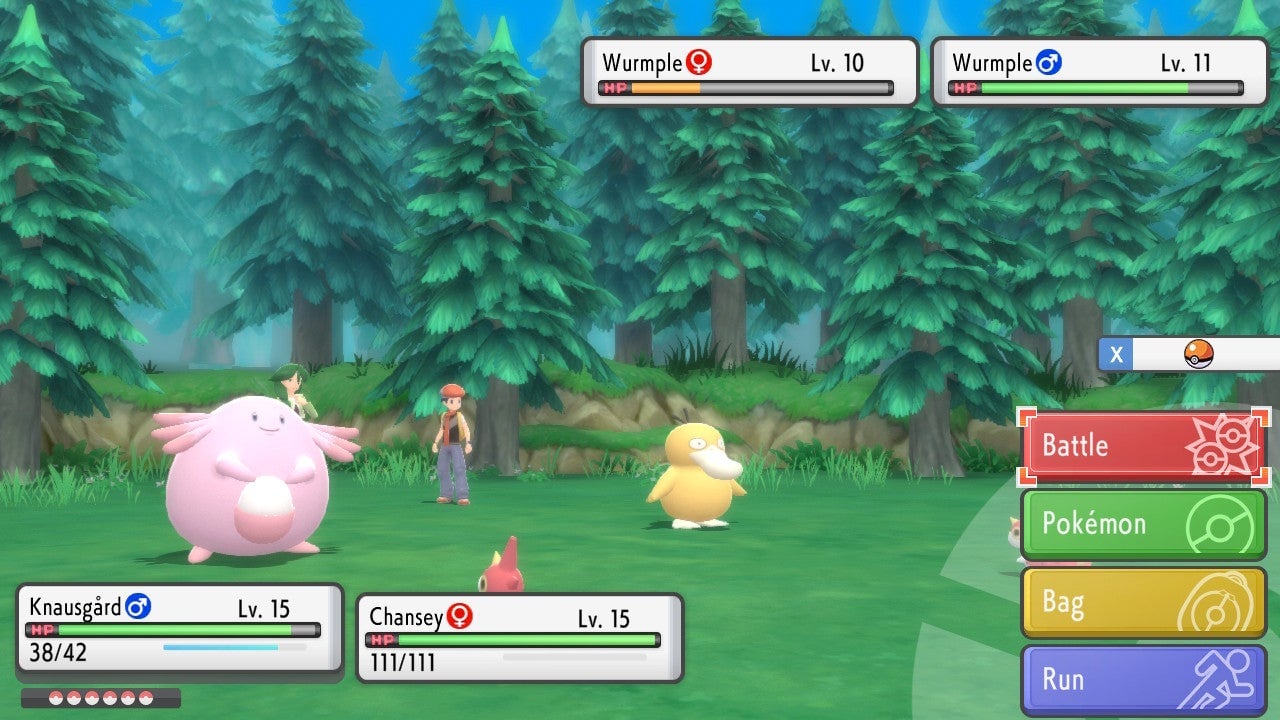
Task: Click the female symbol next to Chansey
Action: click(459, 617)
